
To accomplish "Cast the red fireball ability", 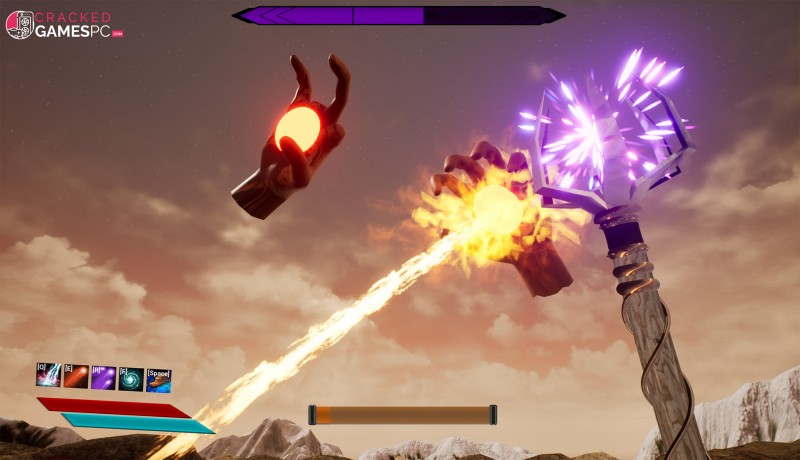I will pos(76,377).
